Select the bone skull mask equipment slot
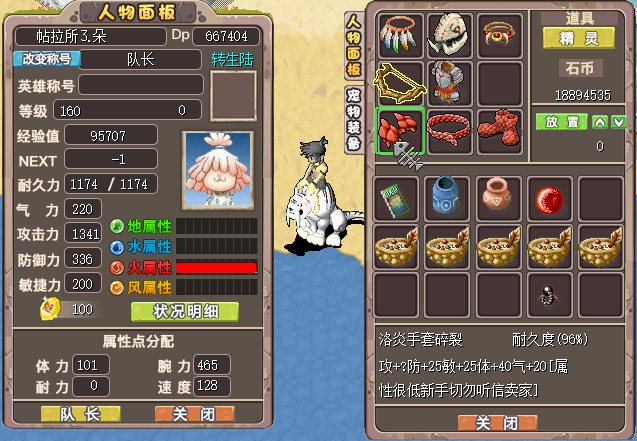 click(x=449, y=35)
